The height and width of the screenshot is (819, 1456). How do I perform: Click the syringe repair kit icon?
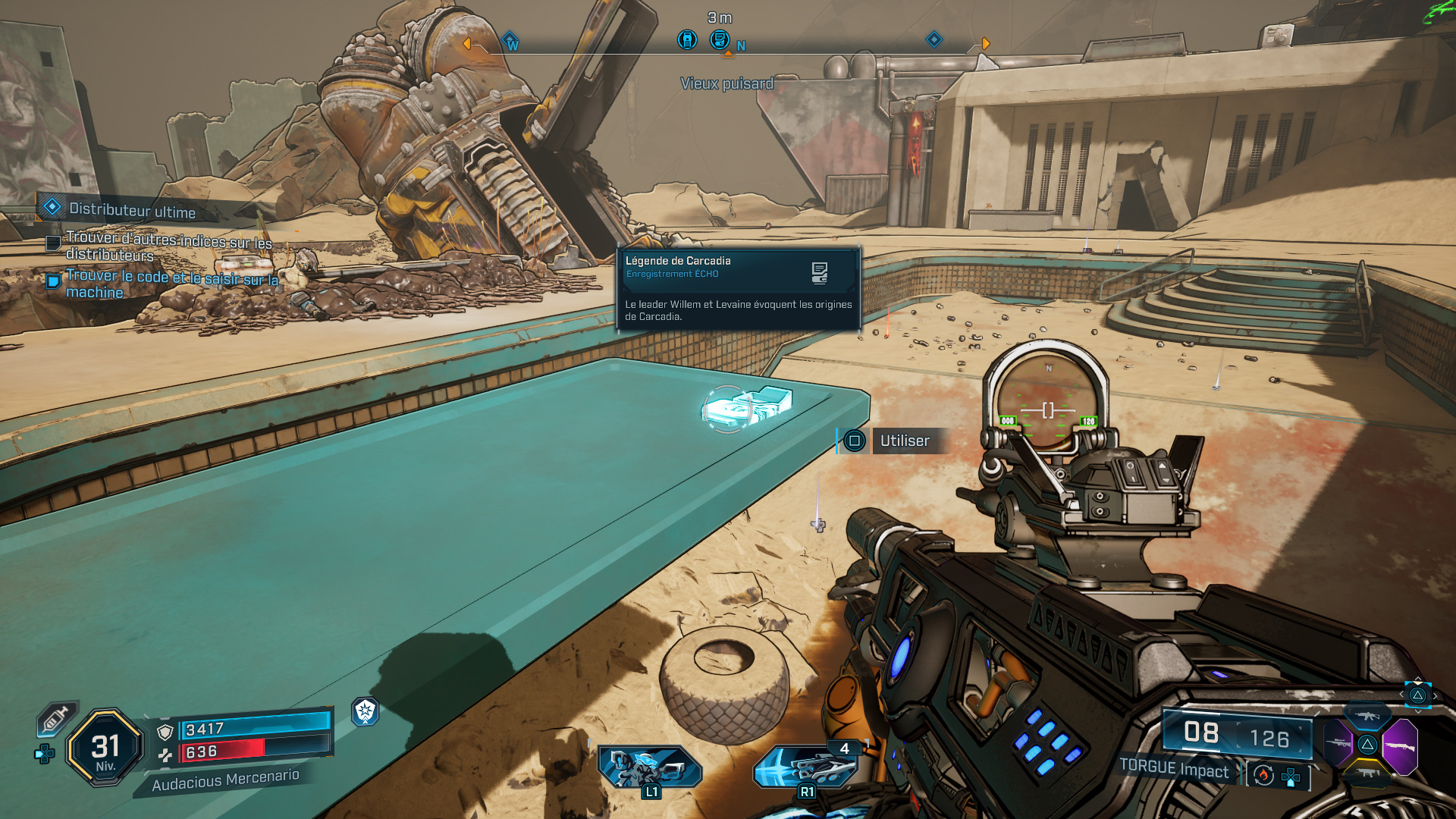(x=56, y=718)
